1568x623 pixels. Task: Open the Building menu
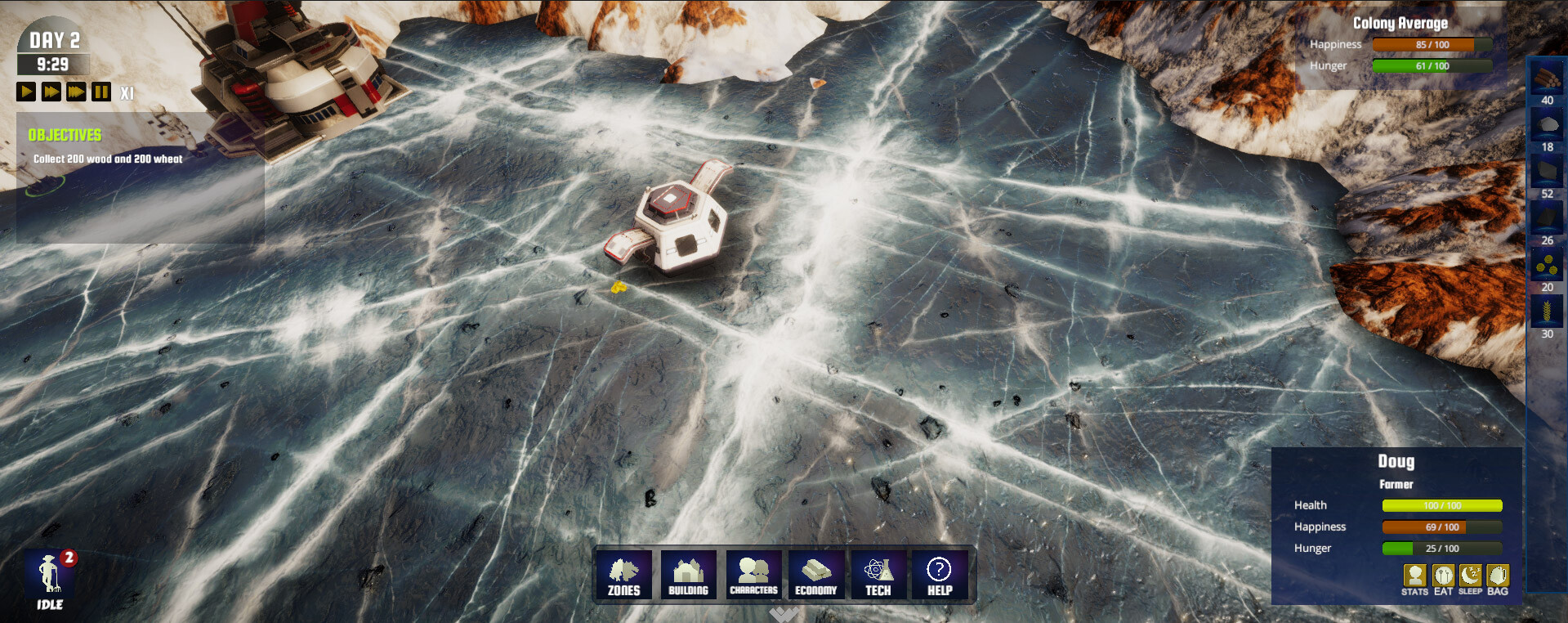coord(689,575)
